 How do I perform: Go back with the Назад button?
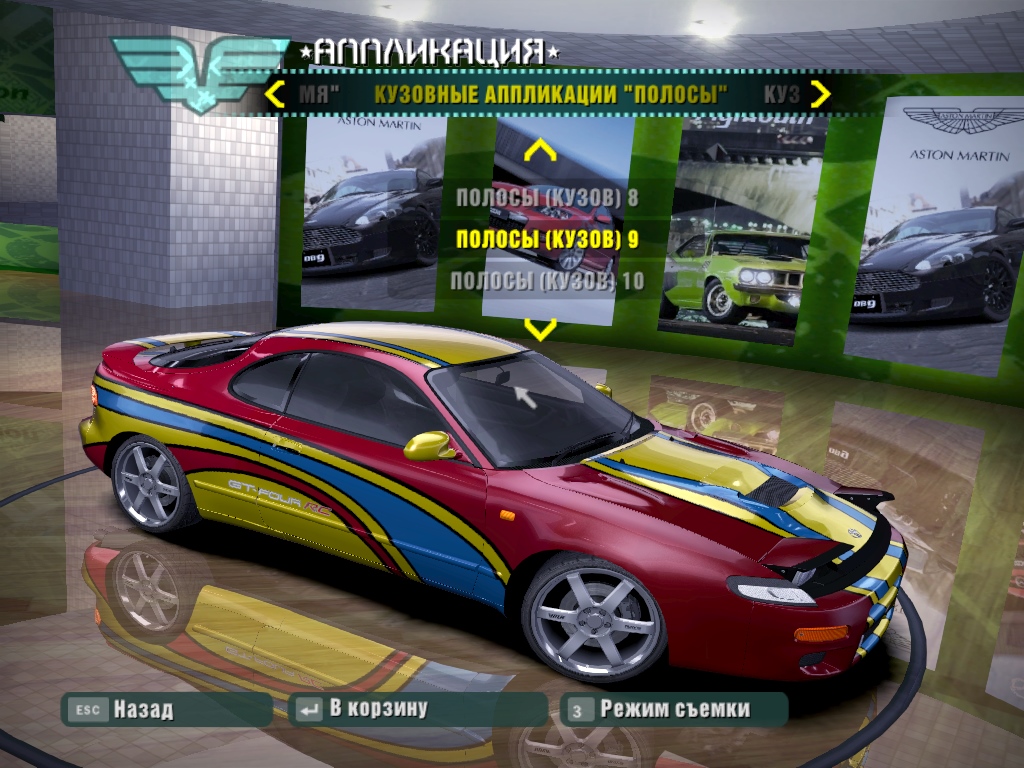pos(166,709)
